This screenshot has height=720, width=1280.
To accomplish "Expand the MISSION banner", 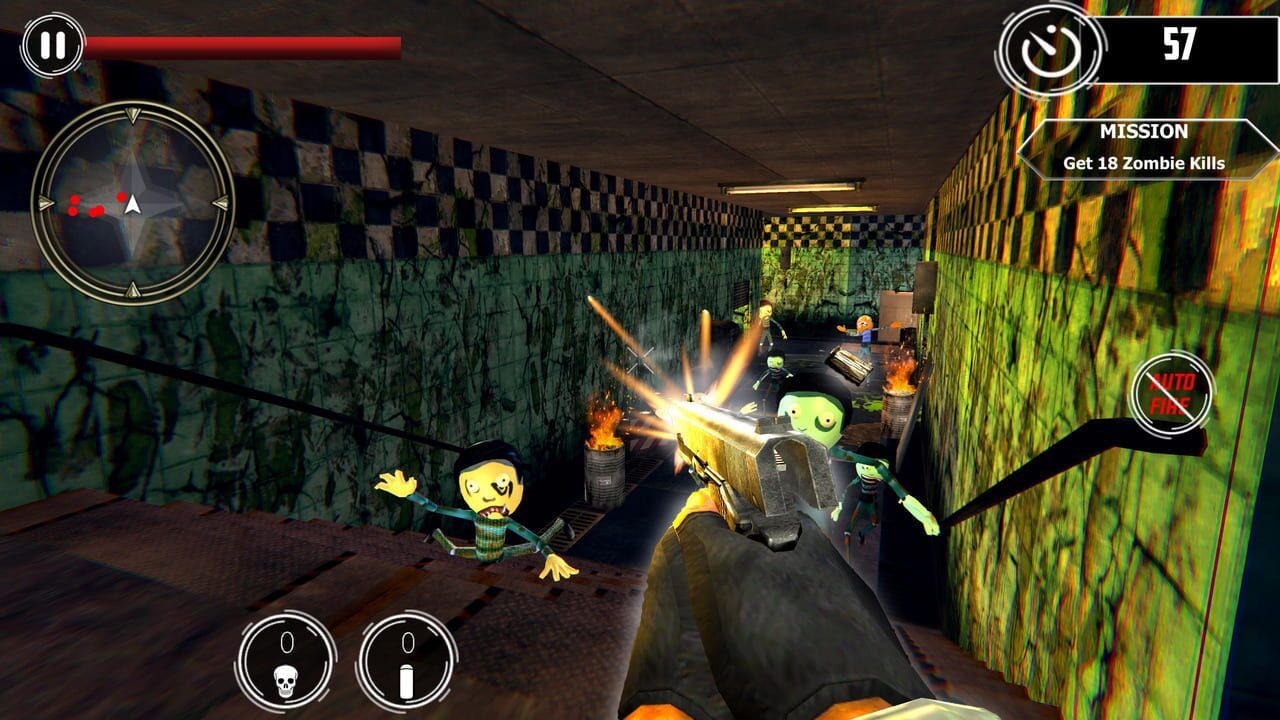I will tap(1146, 145).
